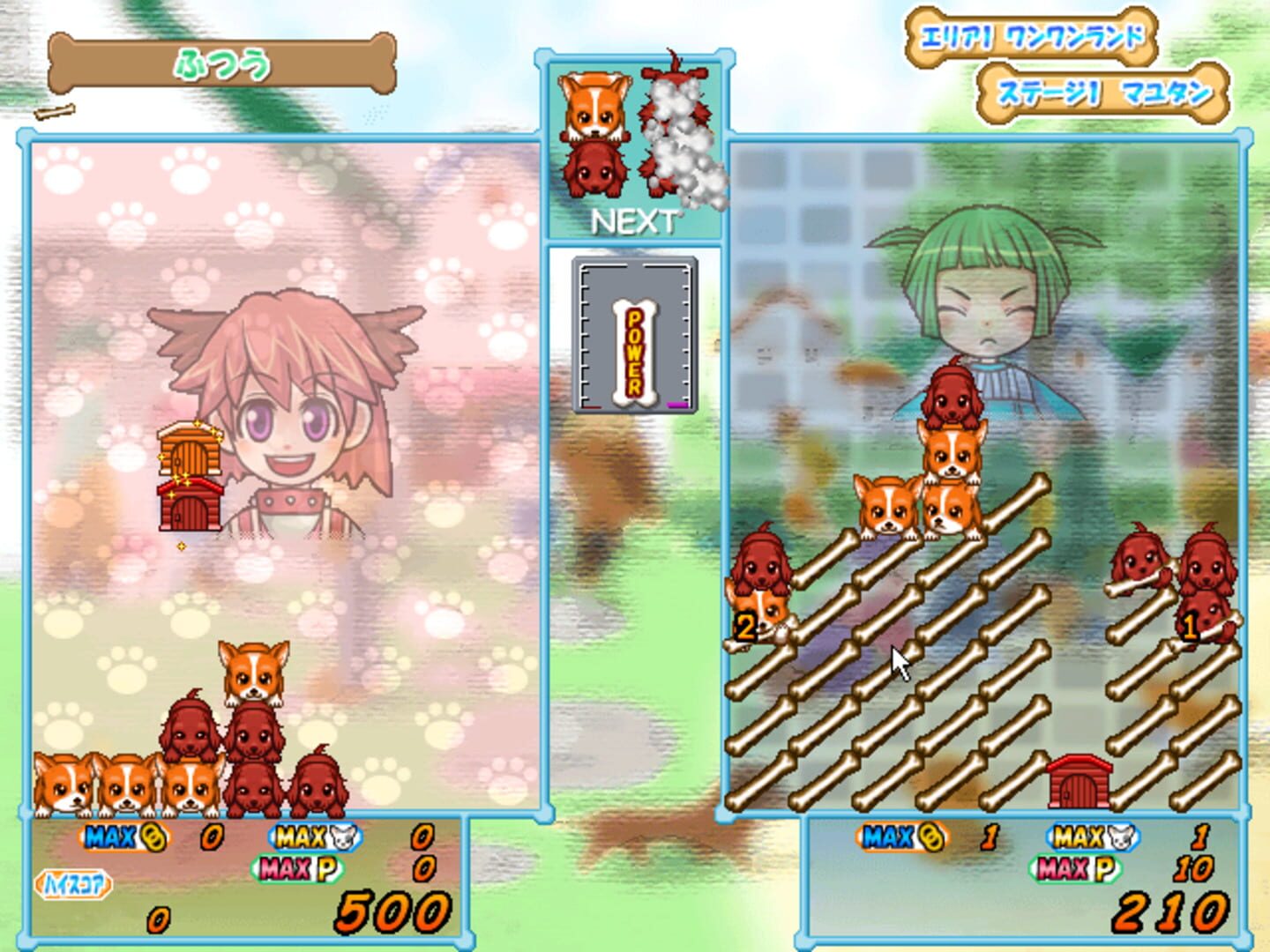Click the red doghouse on the opponent's board
This screenshot has width=1270, height=952.
point(1078,780)
